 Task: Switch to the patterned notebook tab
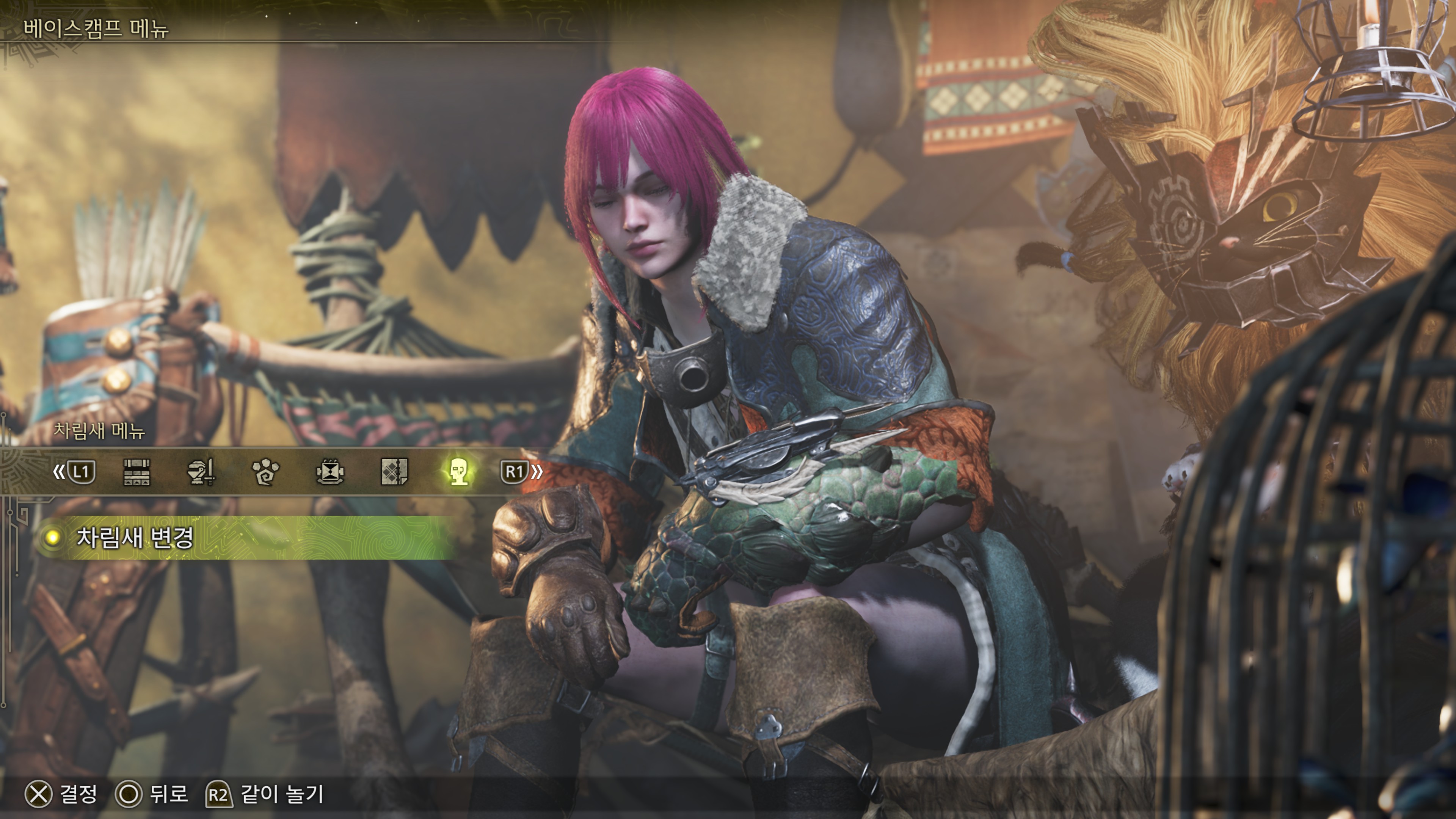(x=394, y=472)
